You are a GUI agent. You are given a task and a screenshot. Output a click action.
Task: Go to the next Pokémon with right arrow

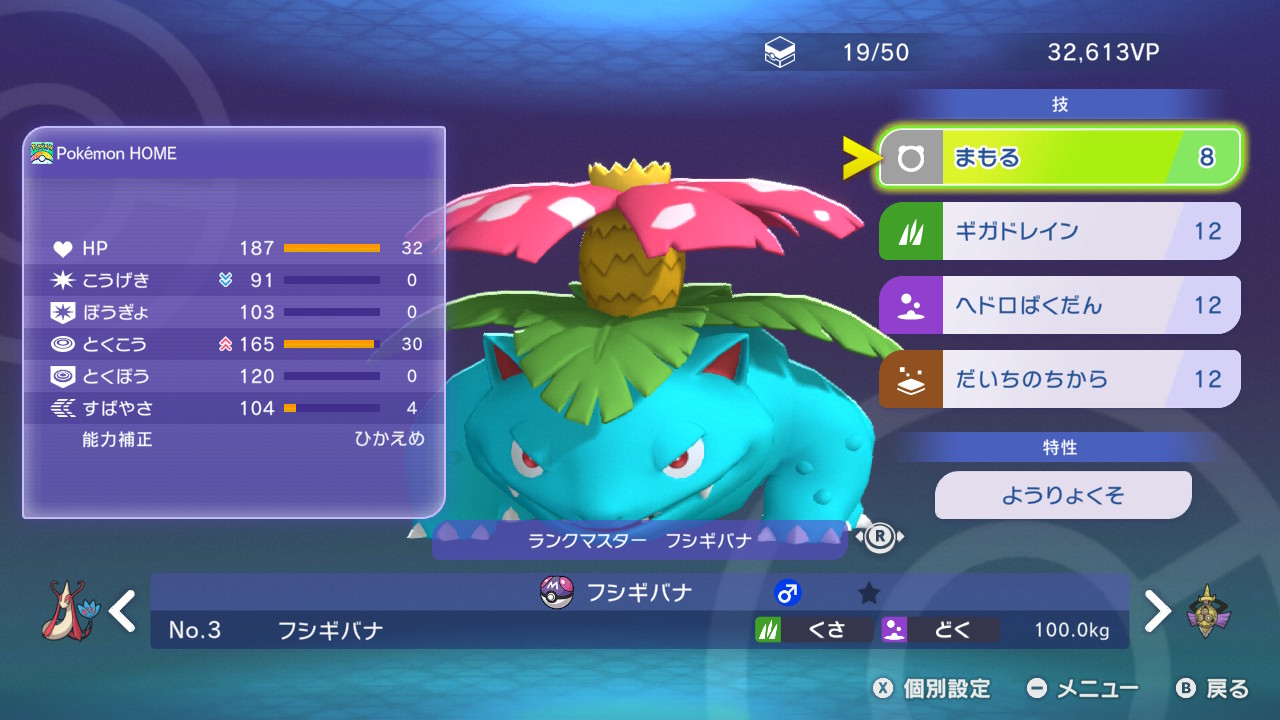click(x=1157, y=611)
